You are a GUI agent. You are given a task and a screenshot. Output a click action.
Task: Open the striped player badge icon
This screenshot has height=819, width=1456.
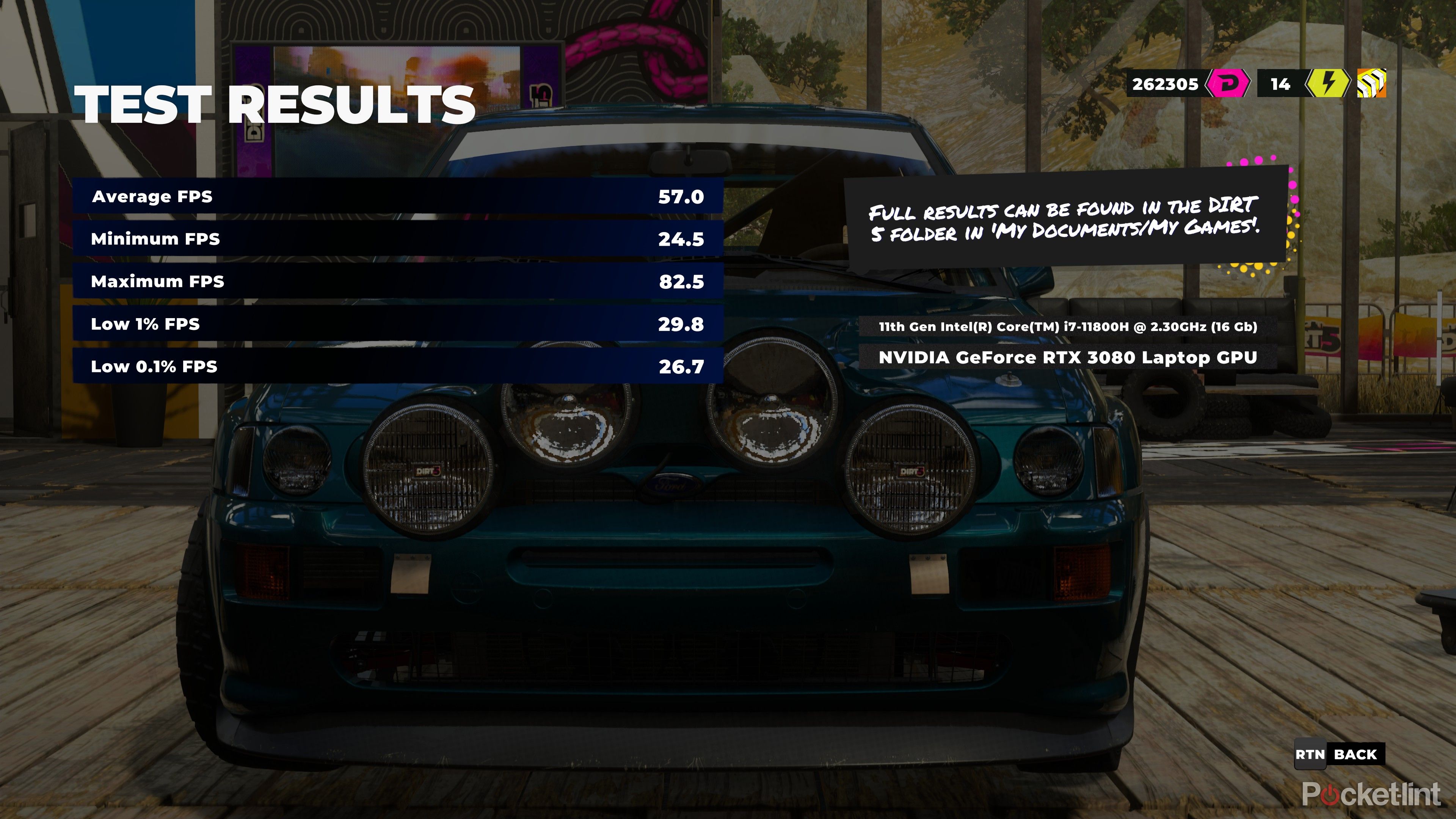coord(1372,84)
